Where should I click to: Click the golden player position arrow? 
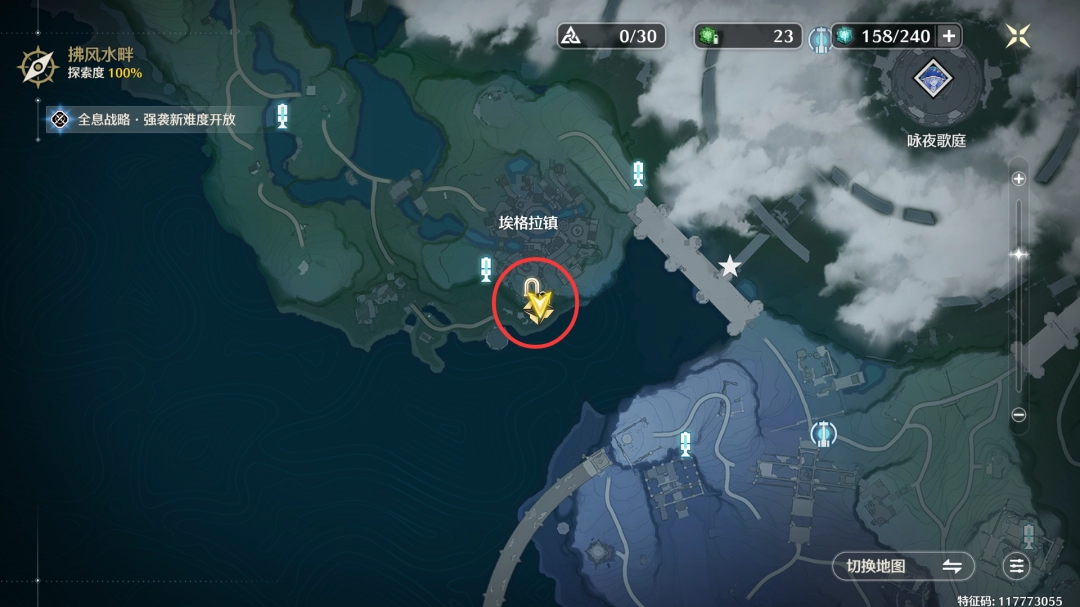point(540,303)
